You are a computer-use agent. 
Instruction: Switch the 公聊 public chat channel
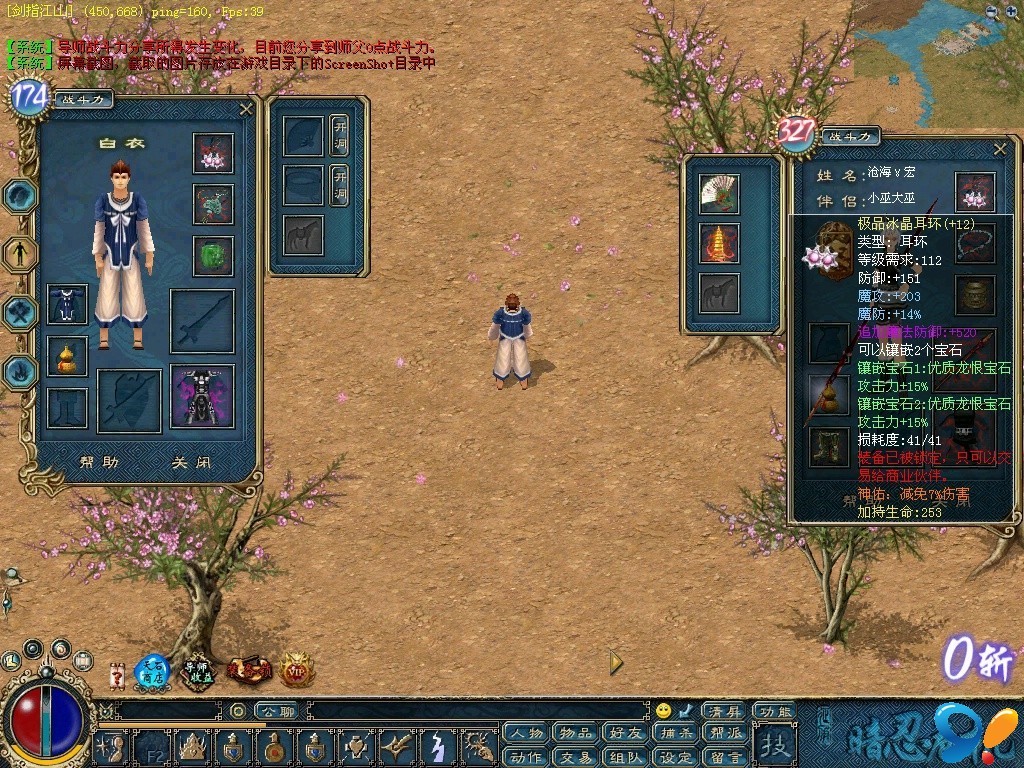tap(276, 711)
